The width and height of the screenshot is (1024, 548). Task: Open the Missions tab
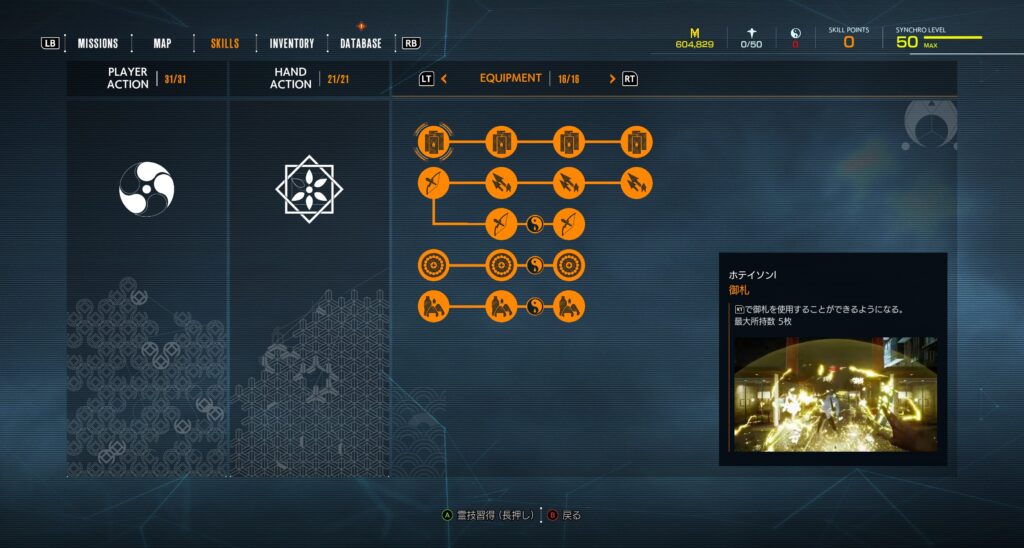click(x=98, y=43)
